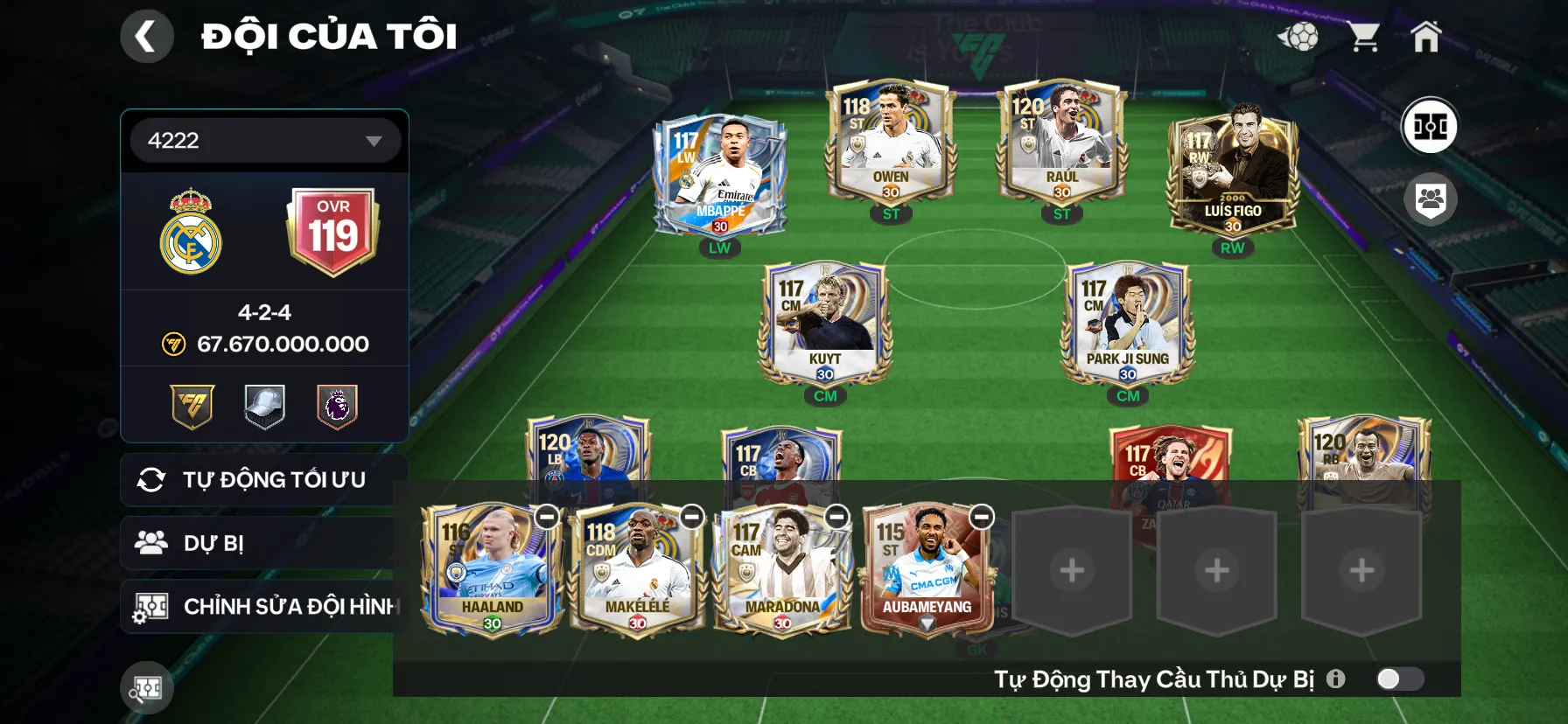Image resolution: width=1568 pixels, height=724 pixels.
Task: Choose the Raúl striker card
Action: coord(1060,143)
